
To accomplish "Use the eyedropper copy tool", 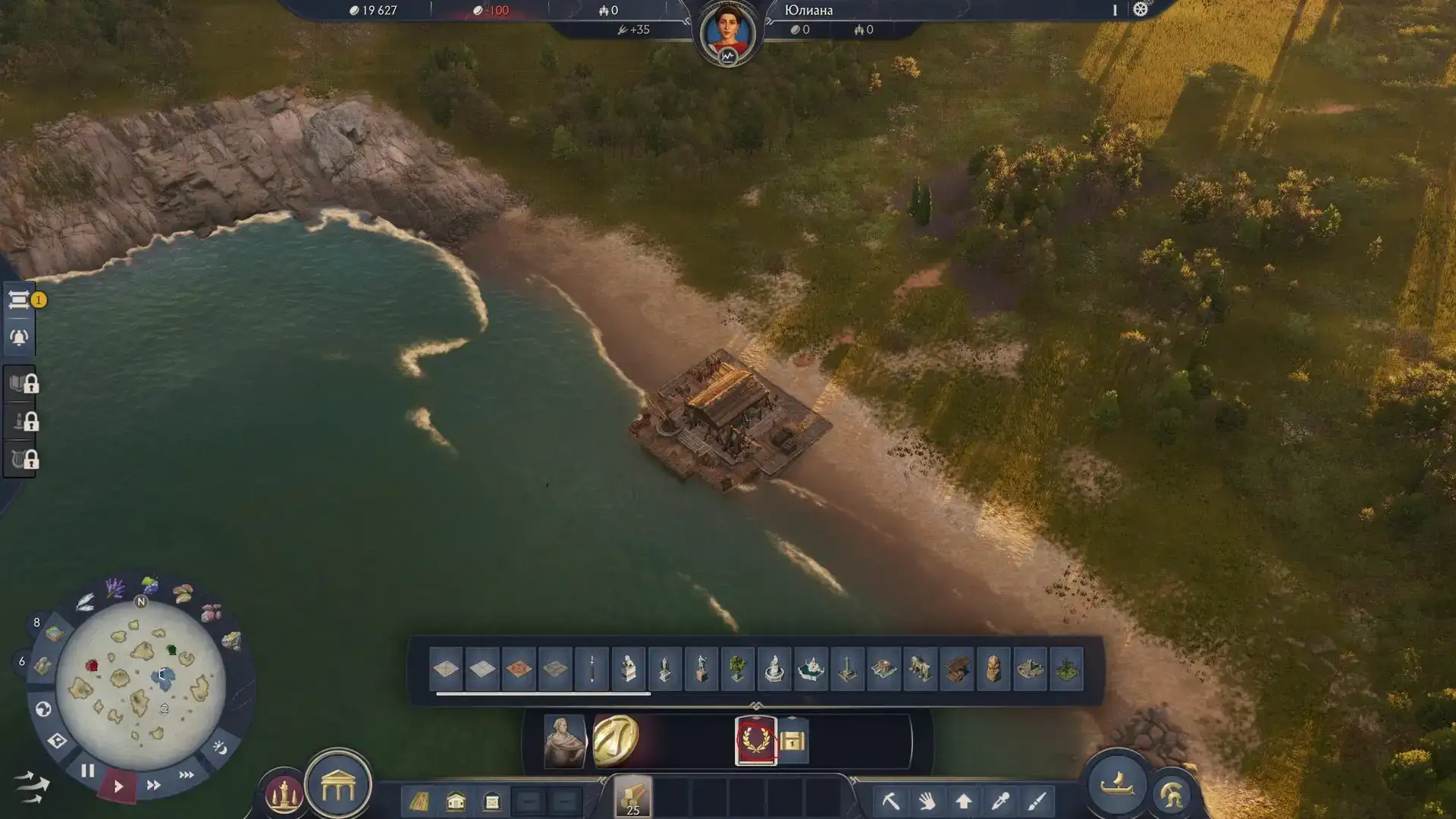I will 1000,801.
